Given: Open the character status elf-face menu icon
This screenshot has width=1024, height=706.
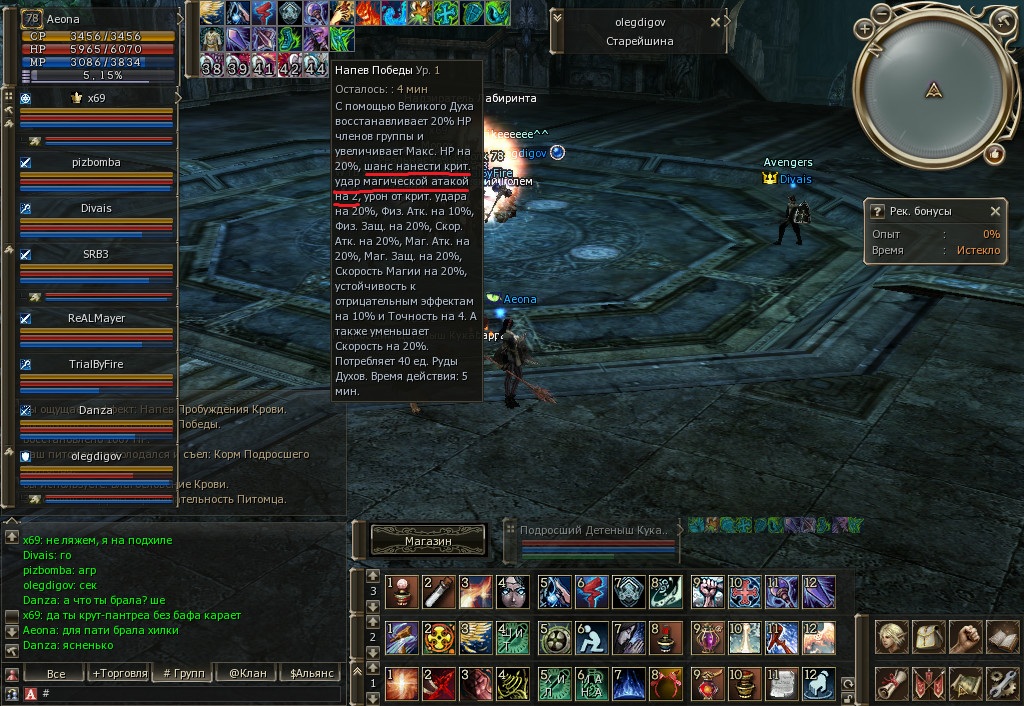Looking at the screenshot, I should 891,636.
